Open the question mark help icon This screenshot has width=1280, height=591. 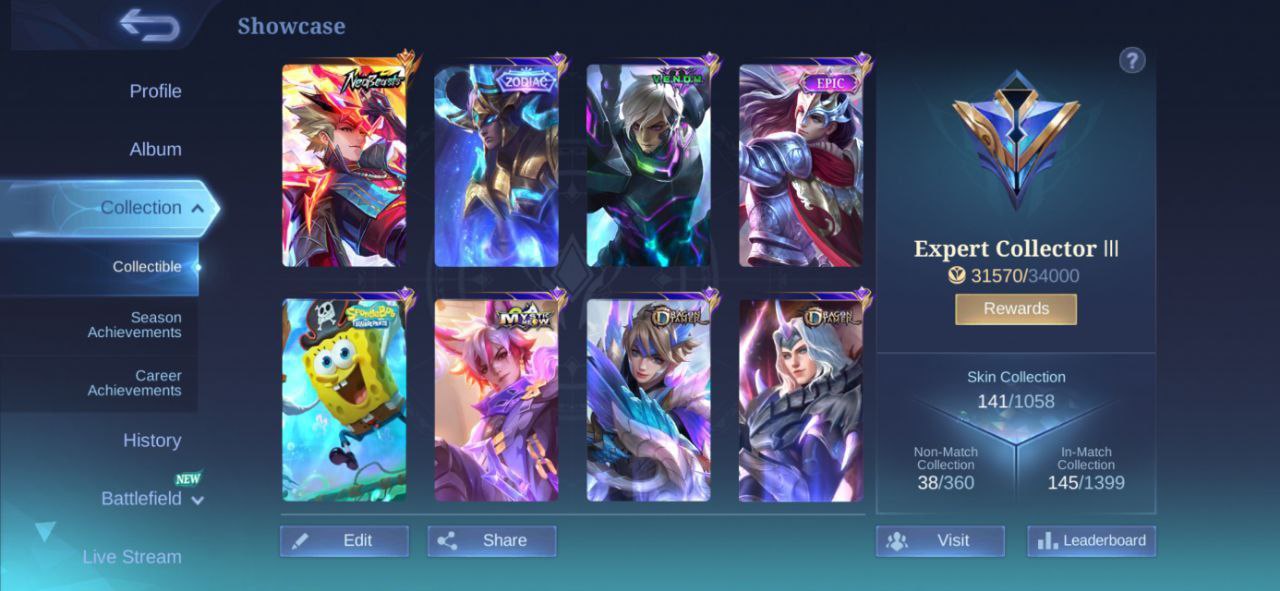click(x=1131, y=61)
